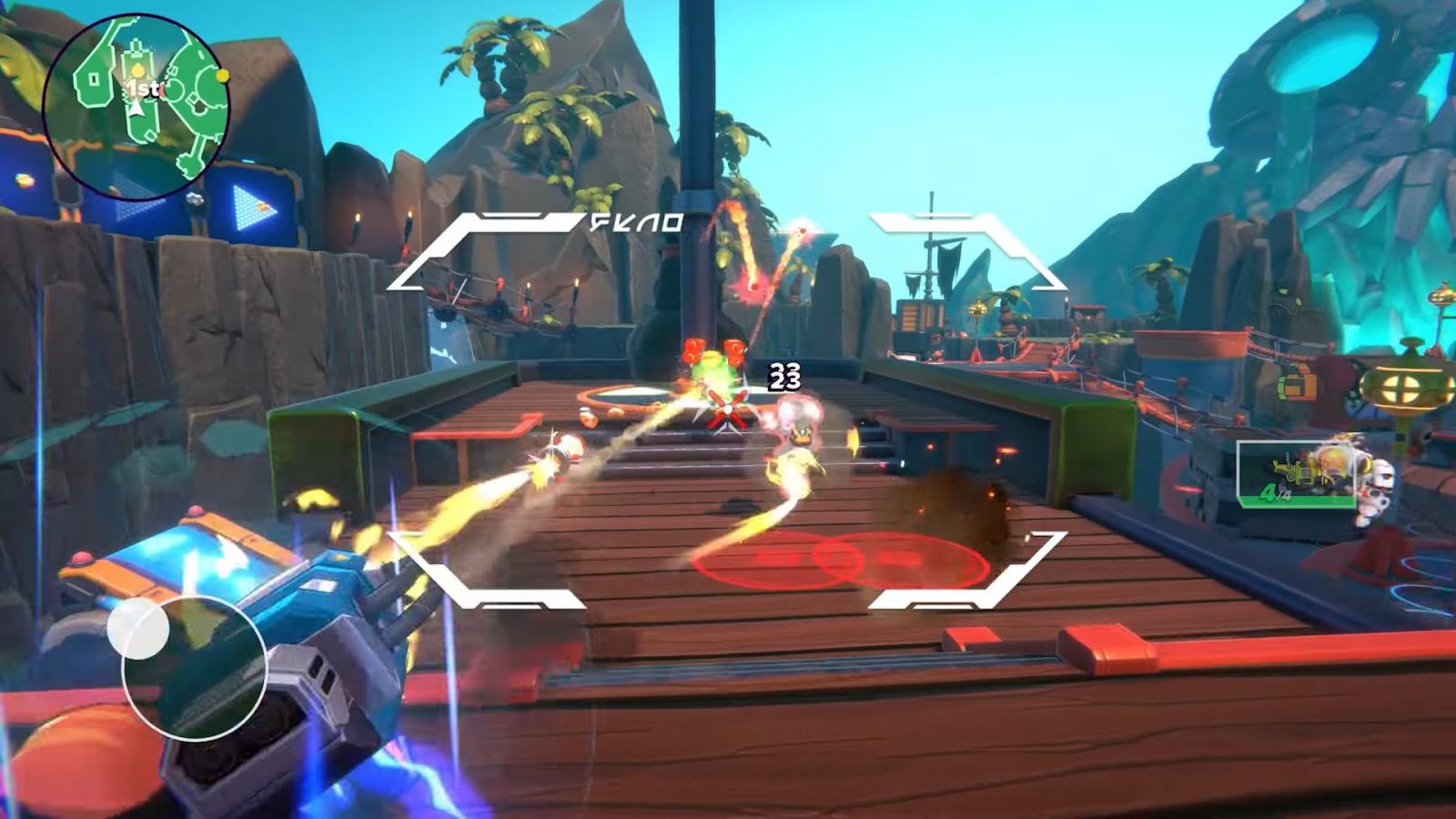Tap the 1st place rank badge on the minimap

(x=141, y=88)
